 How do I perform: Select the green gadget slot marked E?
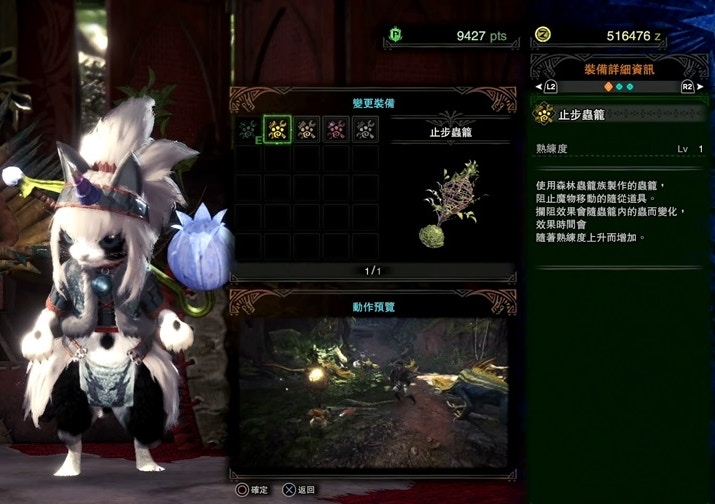pyautogui.click(x=249, y=130)
